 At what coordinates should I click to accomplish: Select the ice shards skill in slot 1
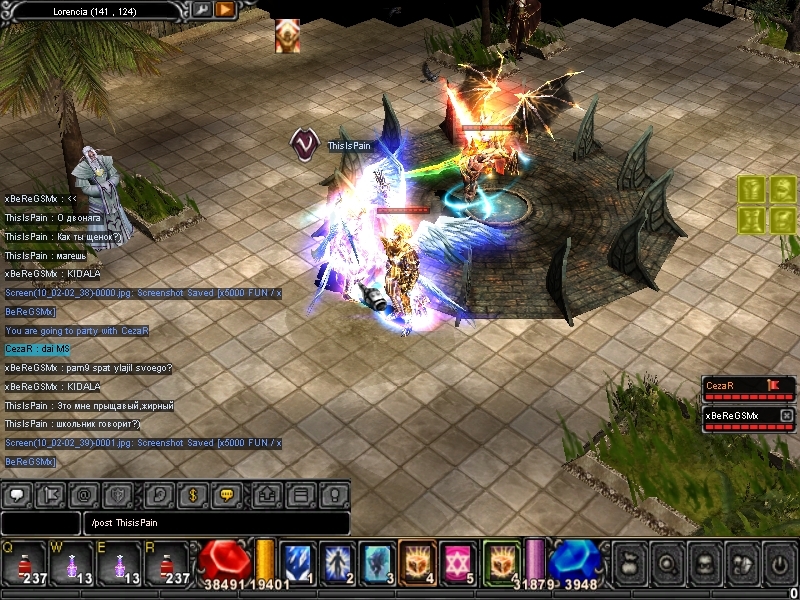(297, 562)
